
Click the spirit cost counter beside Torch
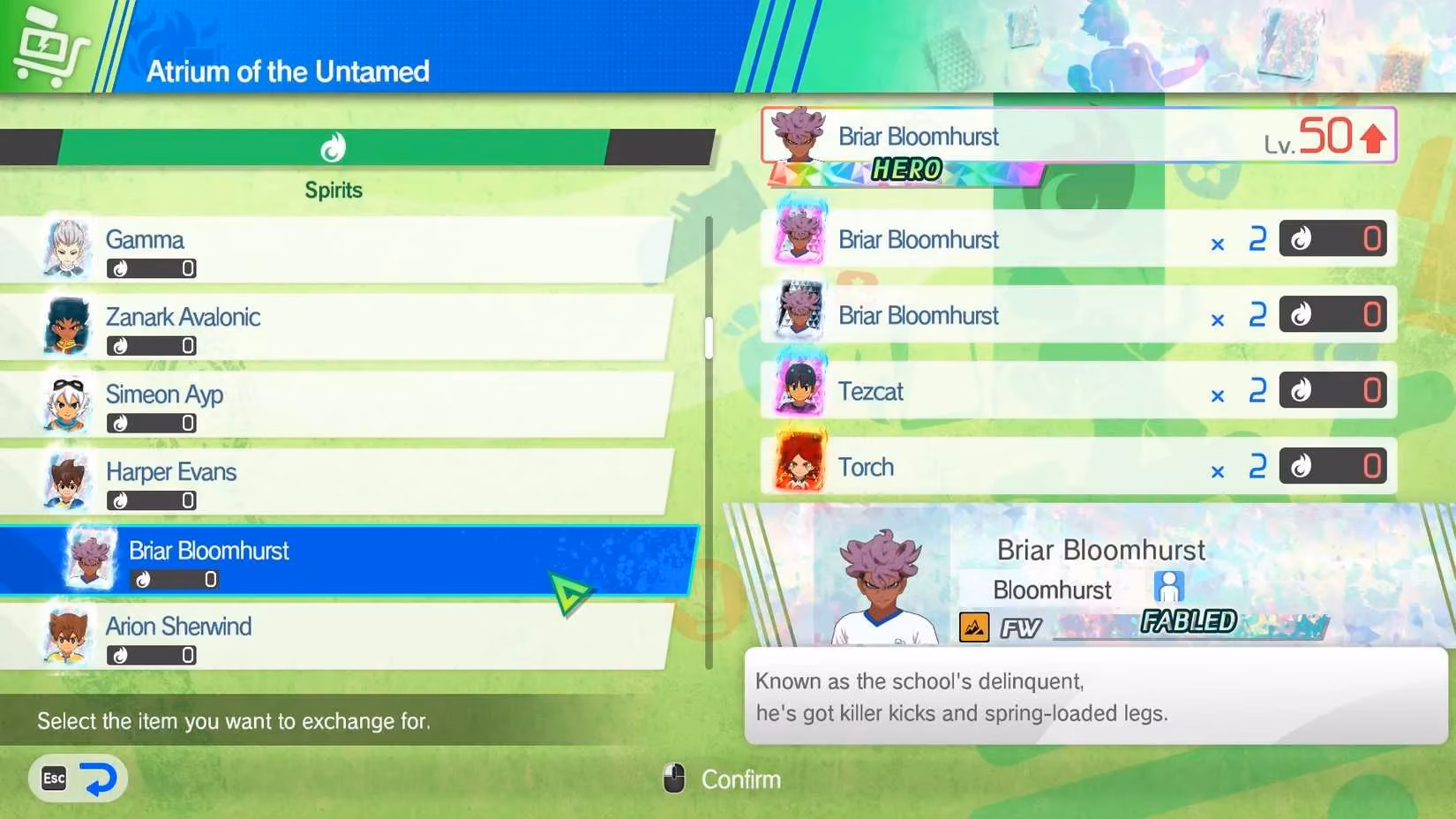click(1332, 466)
